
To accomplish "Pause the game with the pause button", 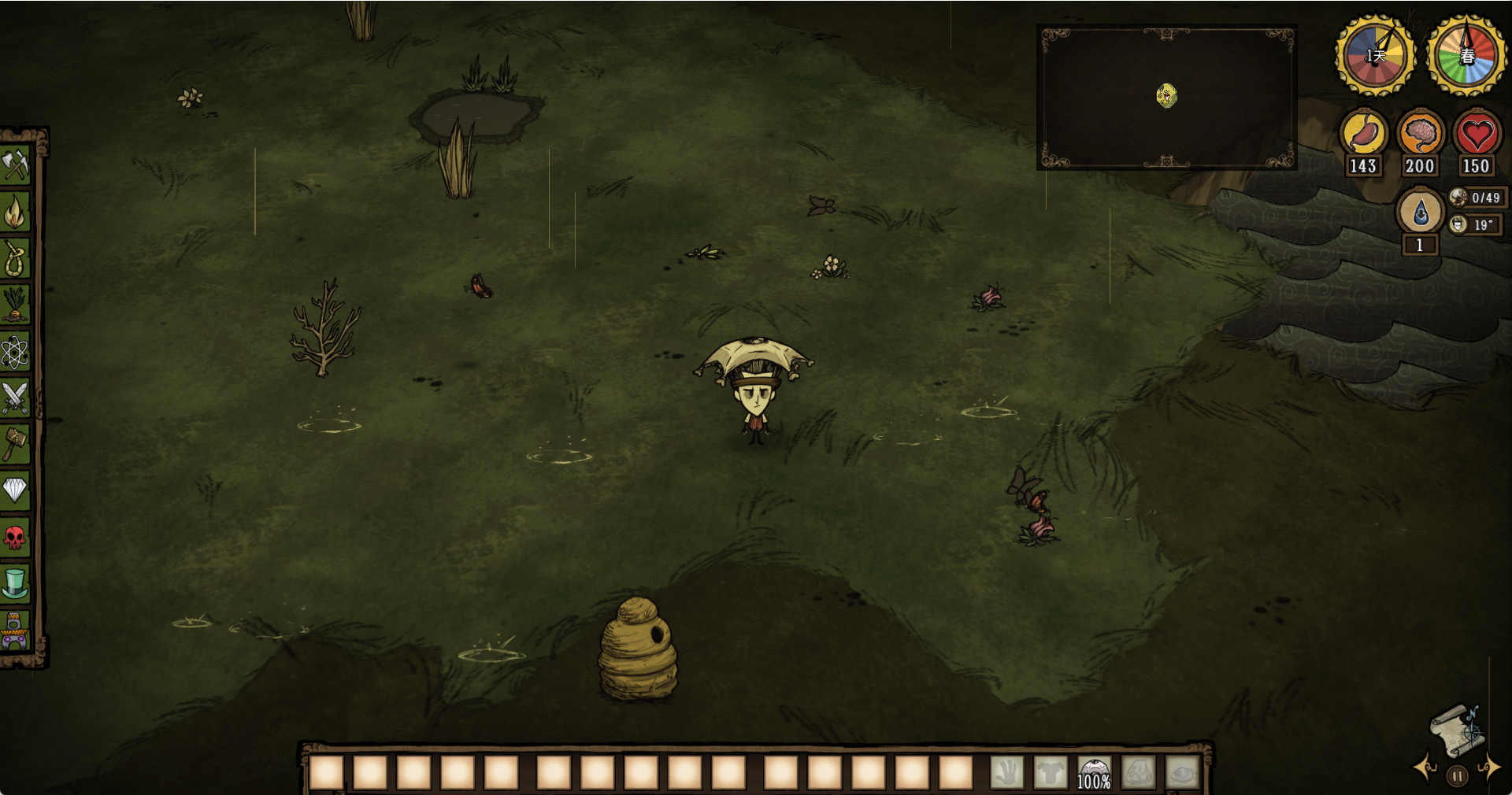I will [x=1458, y=776].
